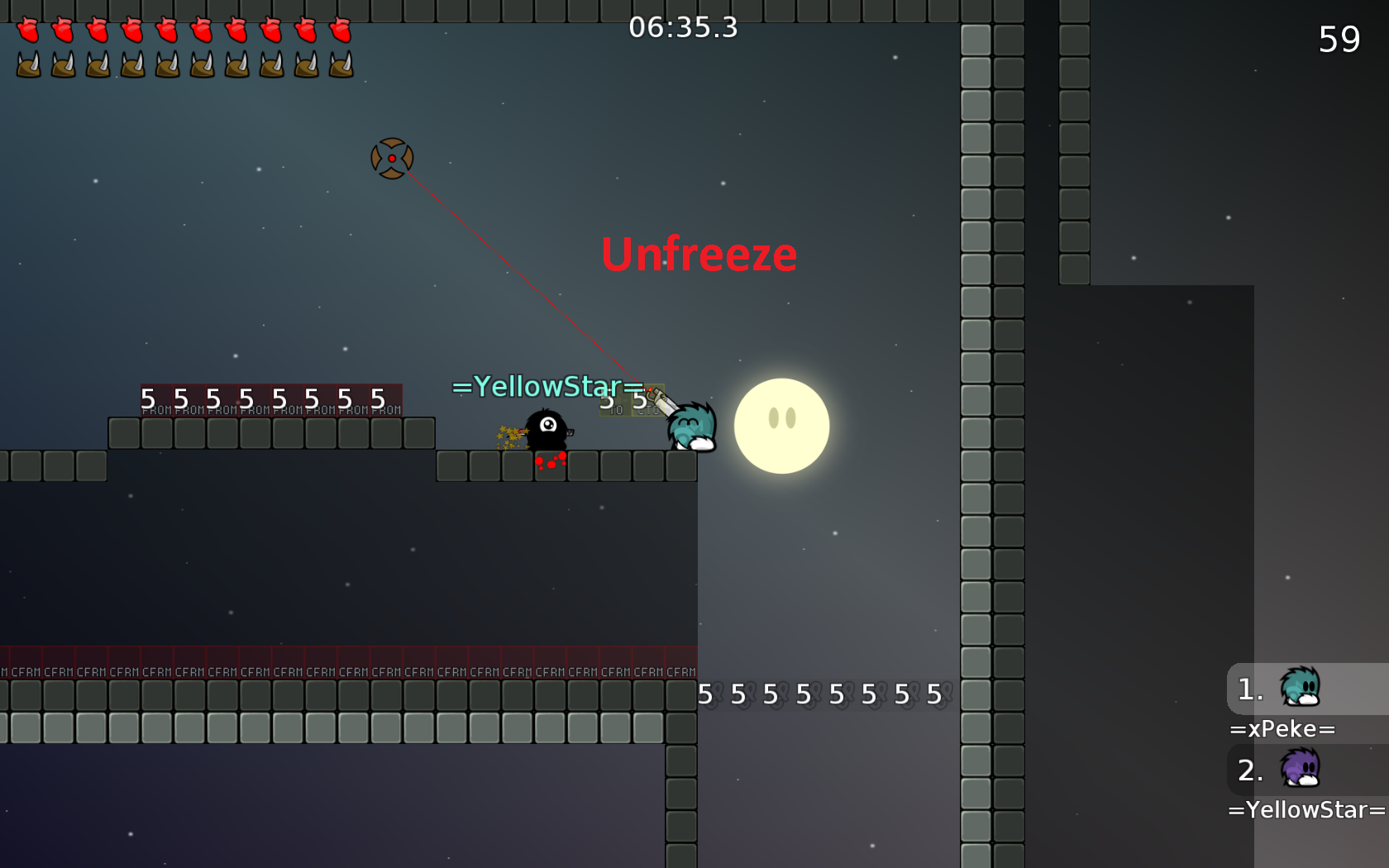Click the first red heart pickup icon
This screenshot has width=1389, height=868.
28,31
